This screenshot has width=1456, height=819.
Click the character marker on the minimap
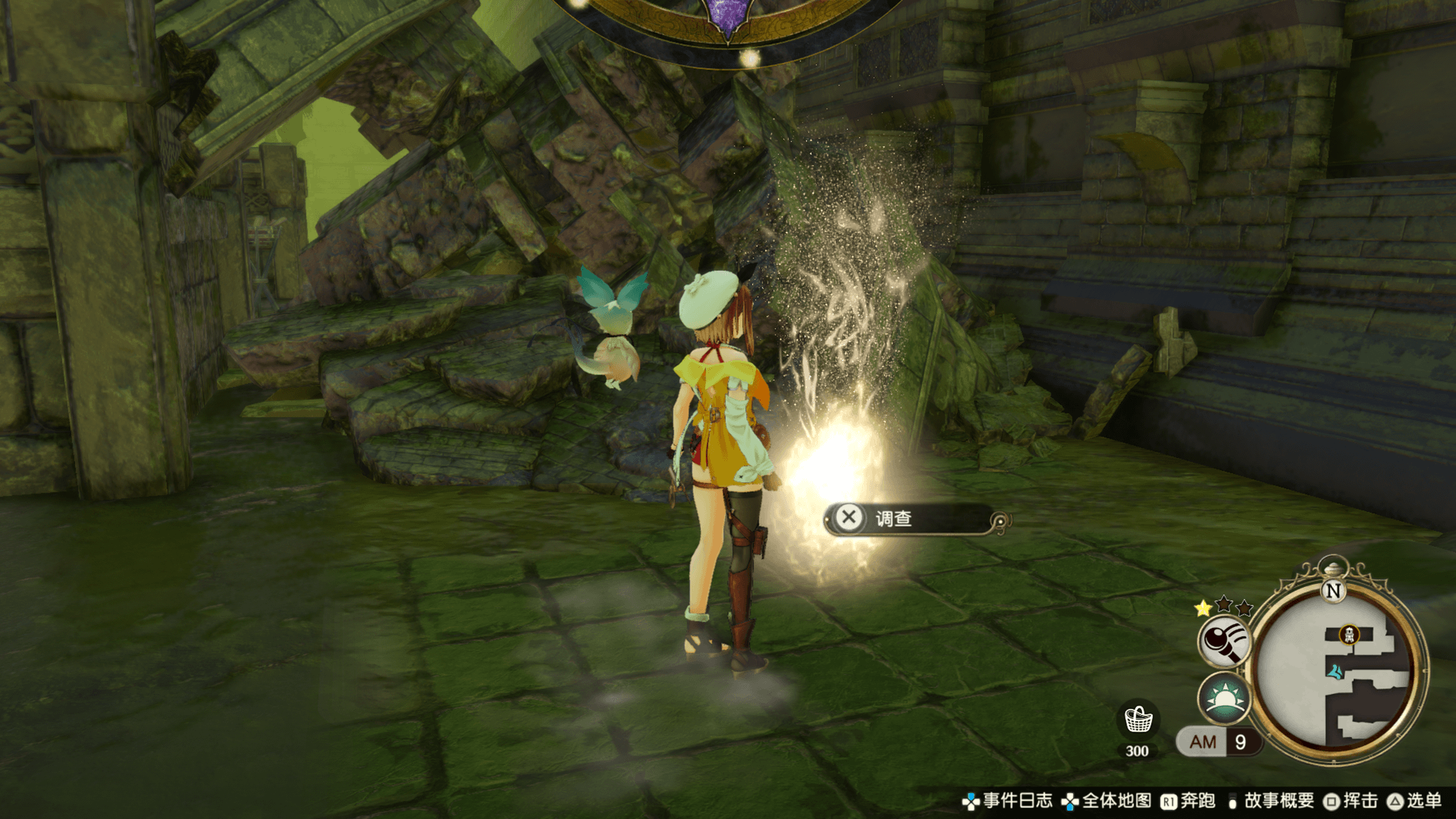pos(1335,671)
